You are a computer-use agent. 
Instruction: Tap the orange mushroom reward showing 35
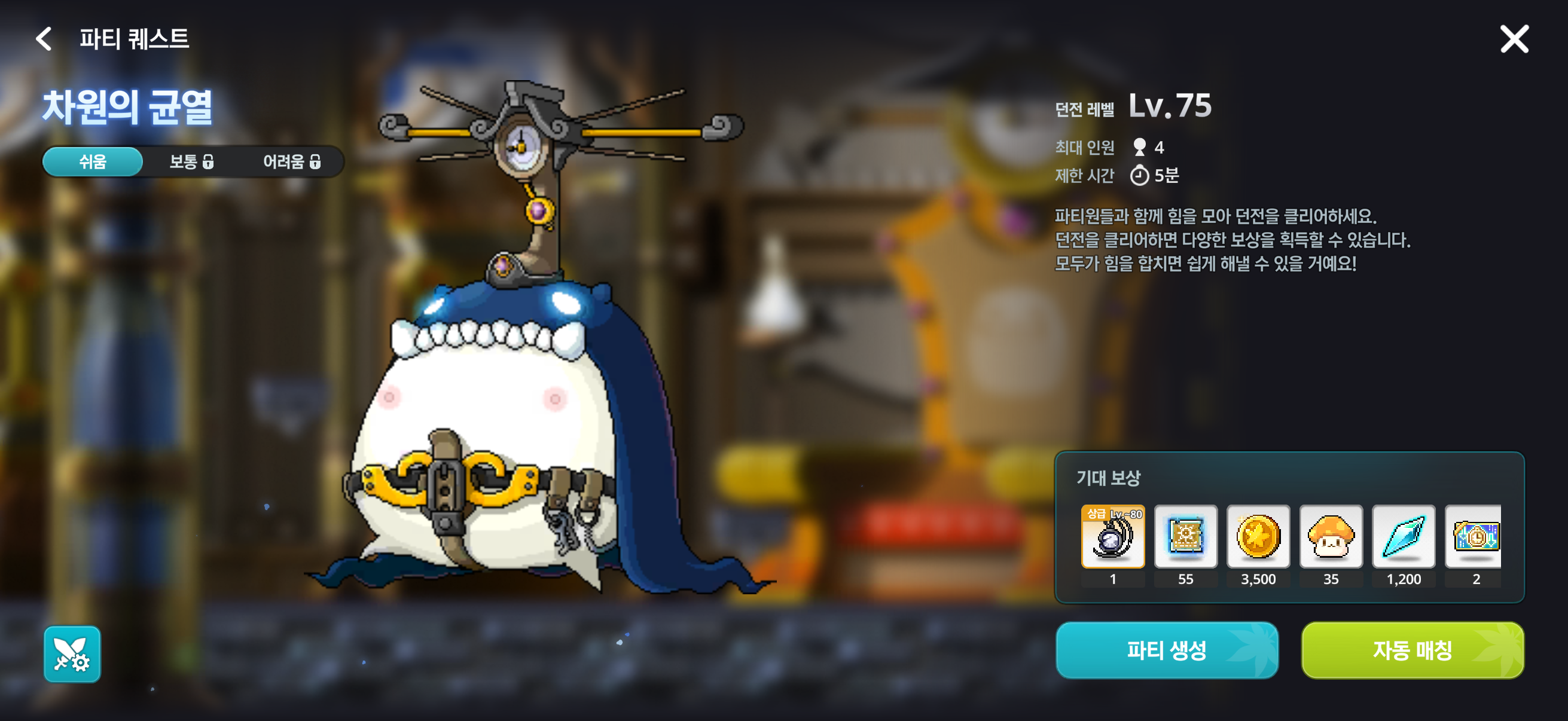click(1331, 537)
